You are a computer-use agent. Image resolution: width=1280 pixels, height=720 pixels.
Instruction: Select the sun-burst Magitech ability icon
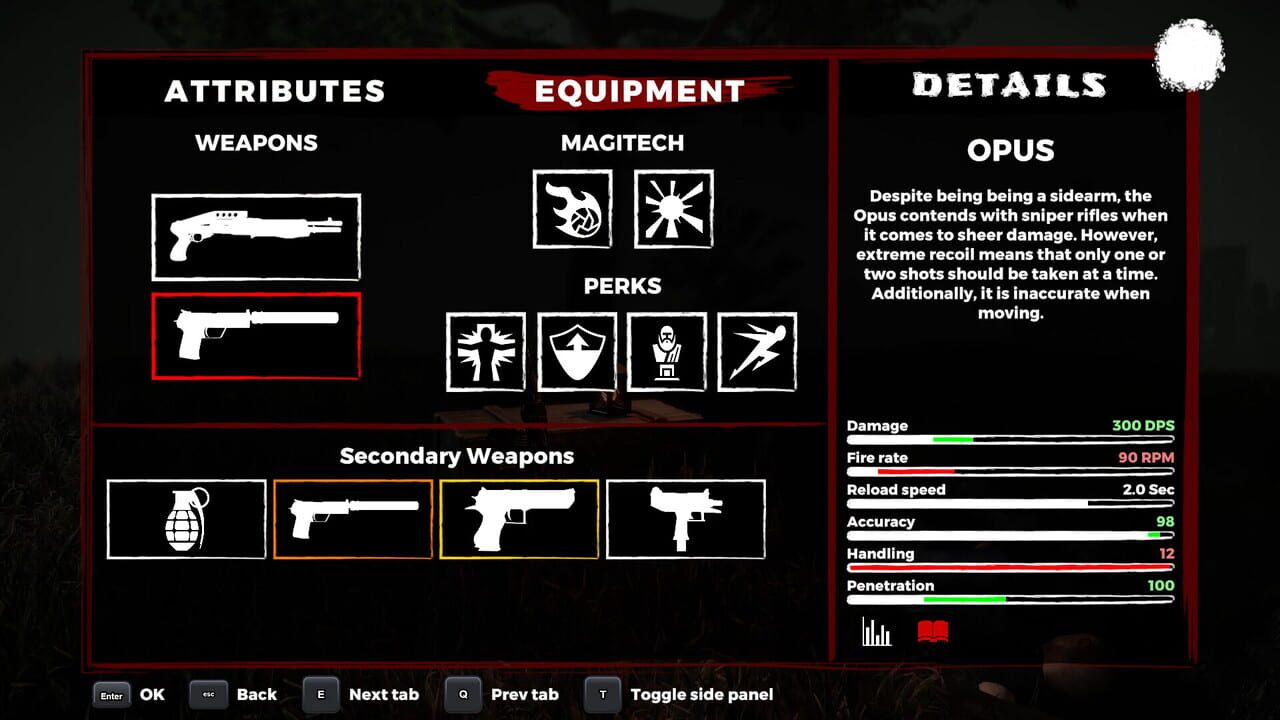tap(675, 209)
